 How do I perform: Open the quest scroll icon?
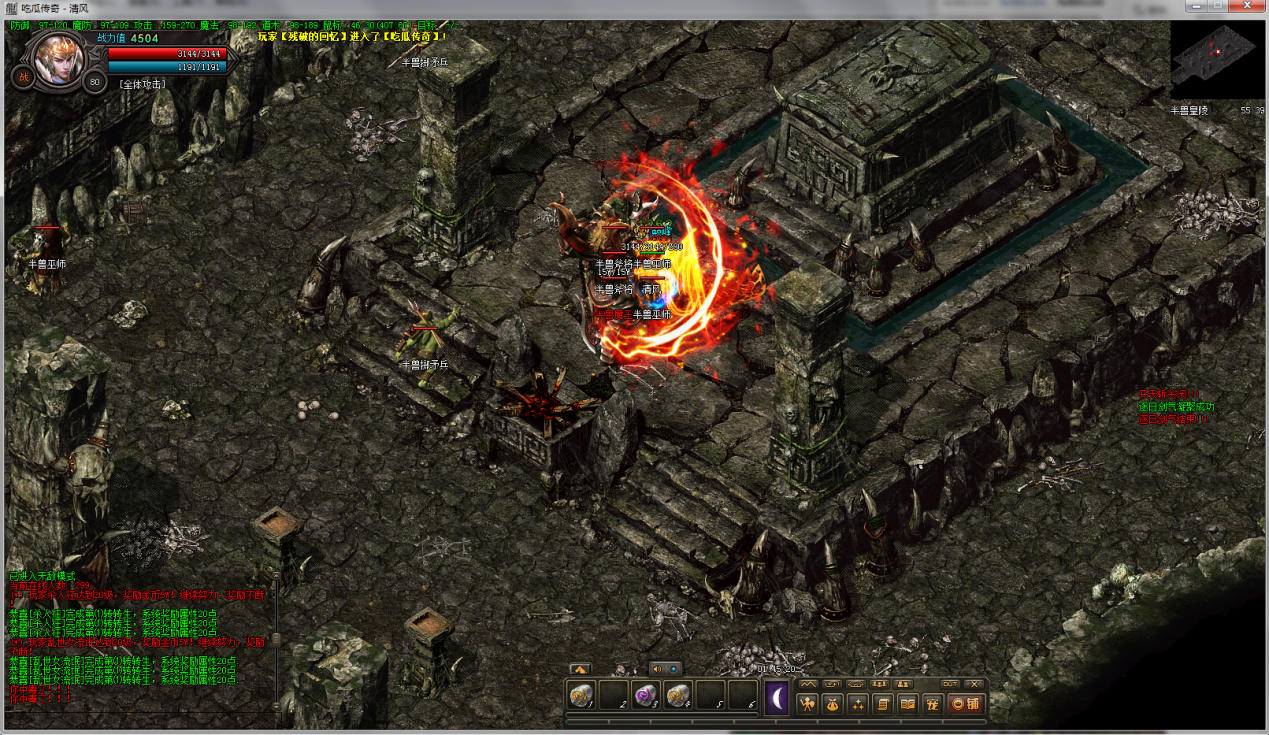pyautogui.click(x=883, y=703)
